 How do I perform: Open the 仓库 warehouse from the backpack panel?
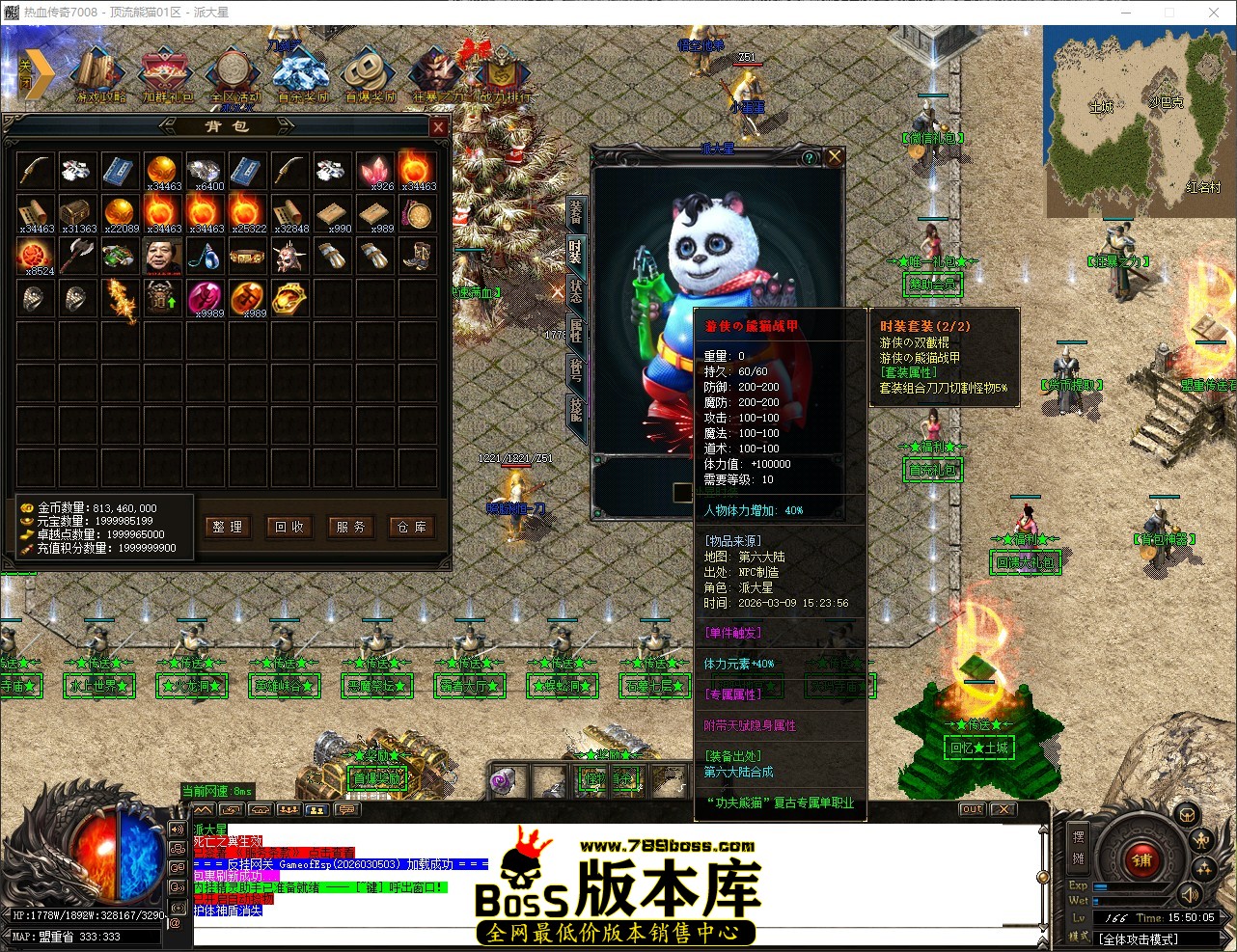(412, 528)
